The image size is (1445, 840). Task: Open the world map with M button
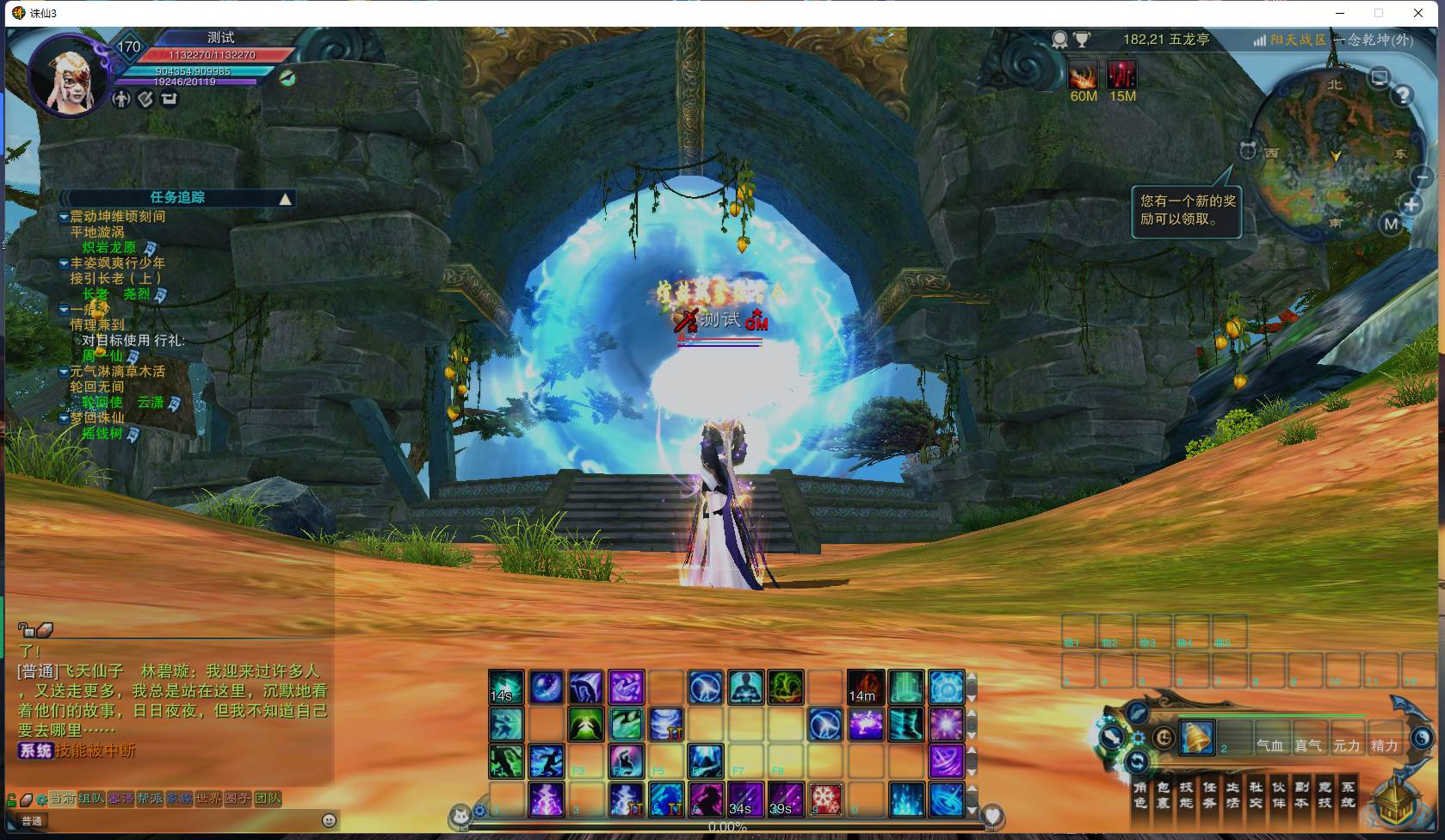click(1391, 225)
